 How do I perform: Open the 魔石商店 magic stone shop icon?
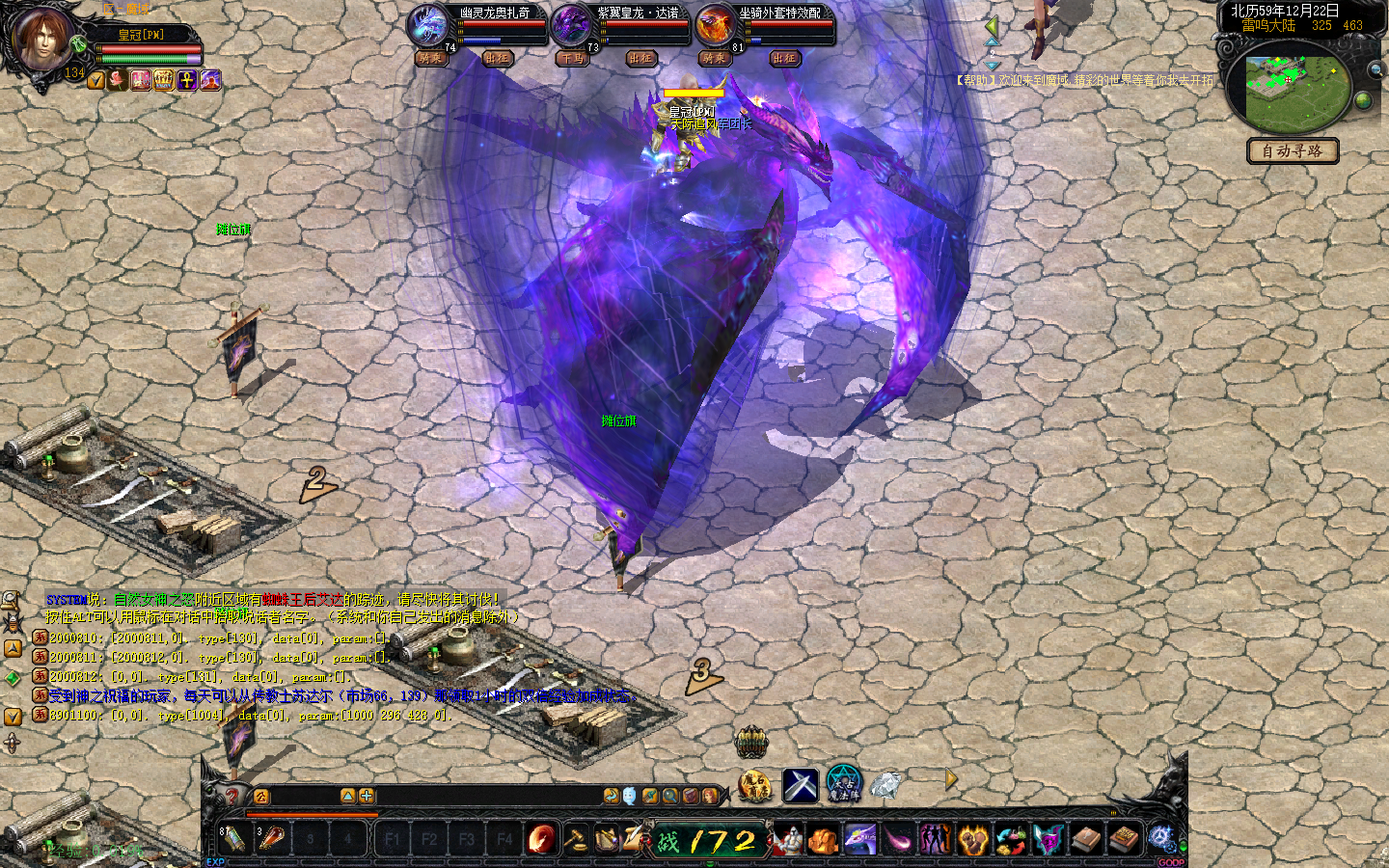(x=755, y=785)
